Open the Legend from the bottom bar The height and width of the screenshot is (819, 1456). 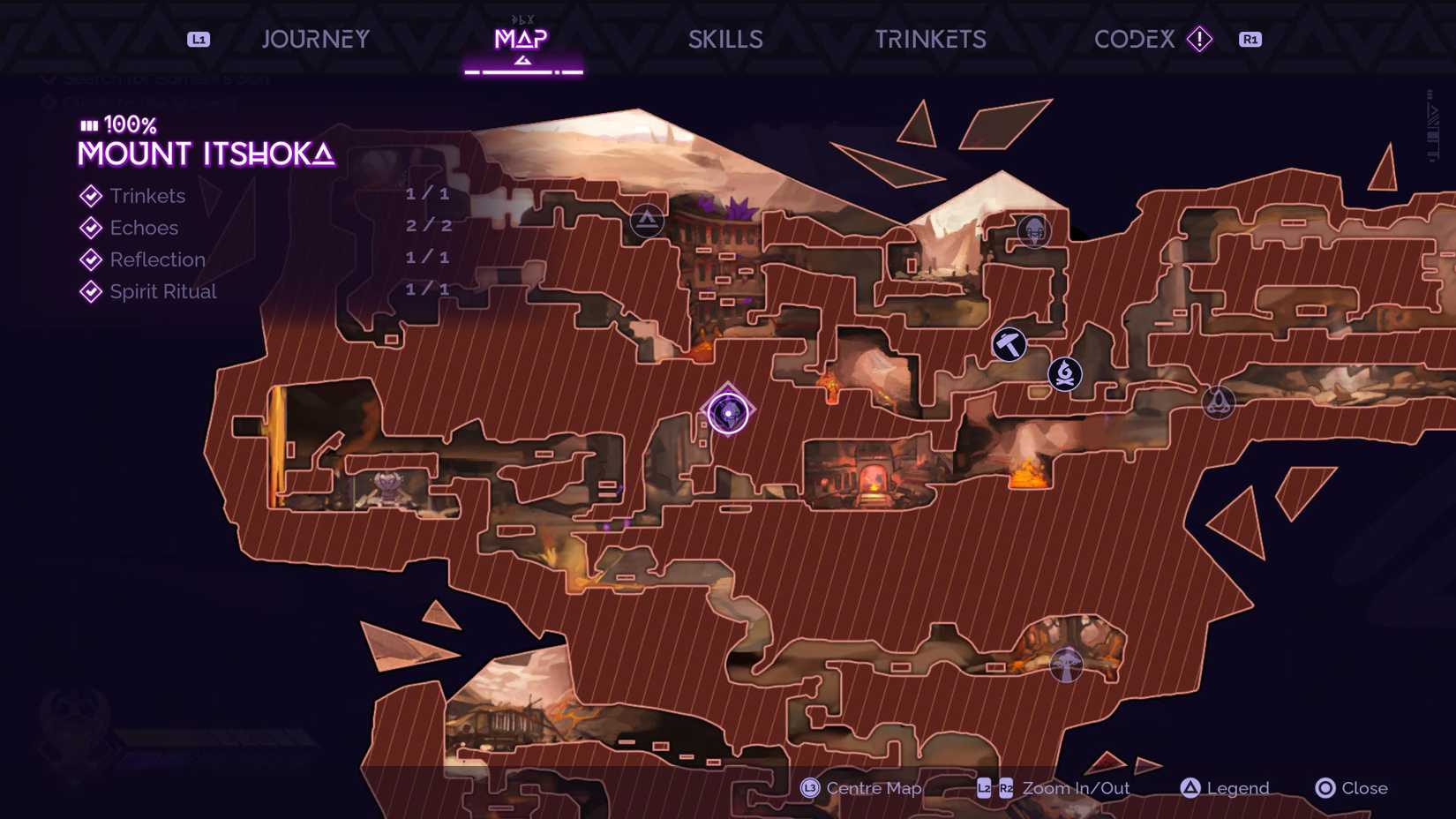point(1225,788)
